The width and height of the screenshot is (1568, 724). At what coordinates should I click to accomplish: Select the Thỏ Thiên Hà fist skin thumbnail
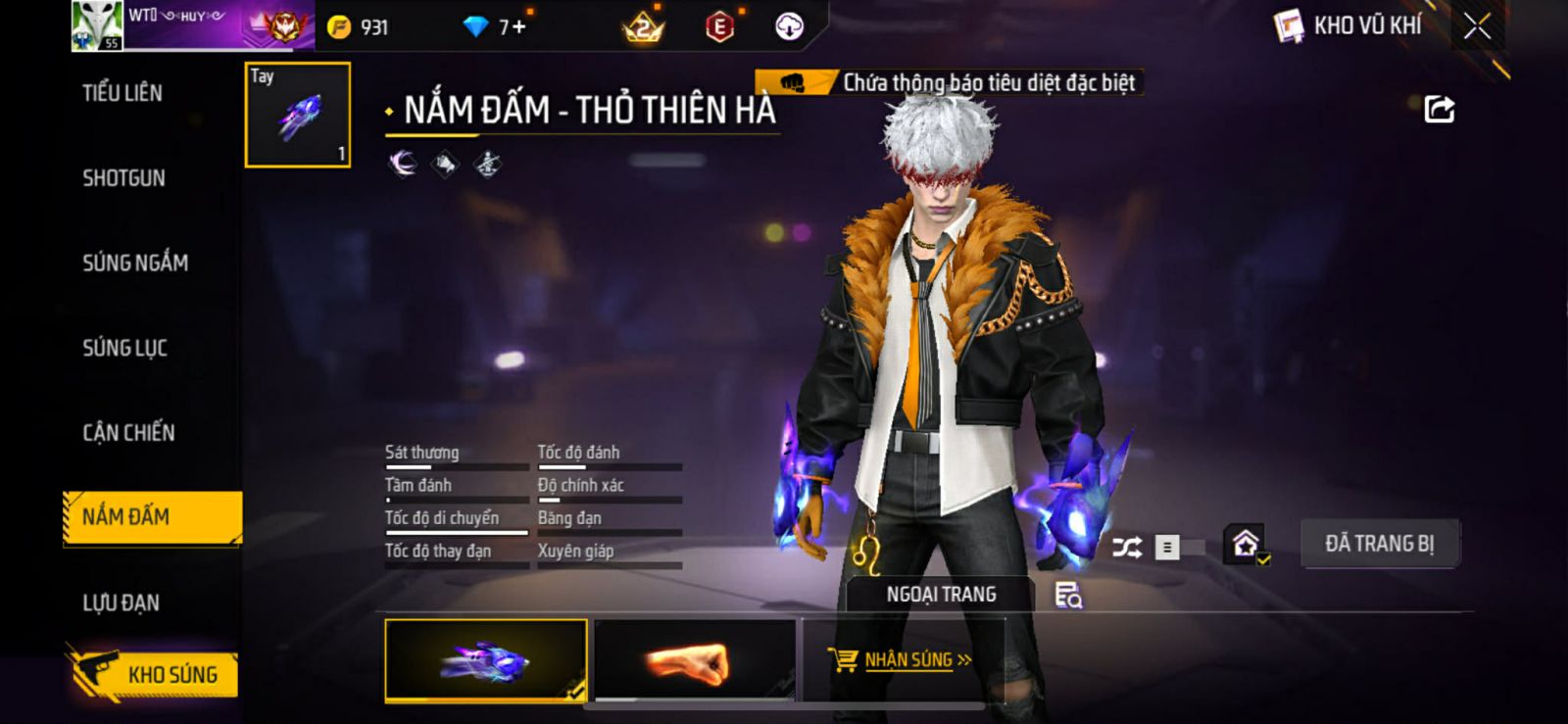486,660
